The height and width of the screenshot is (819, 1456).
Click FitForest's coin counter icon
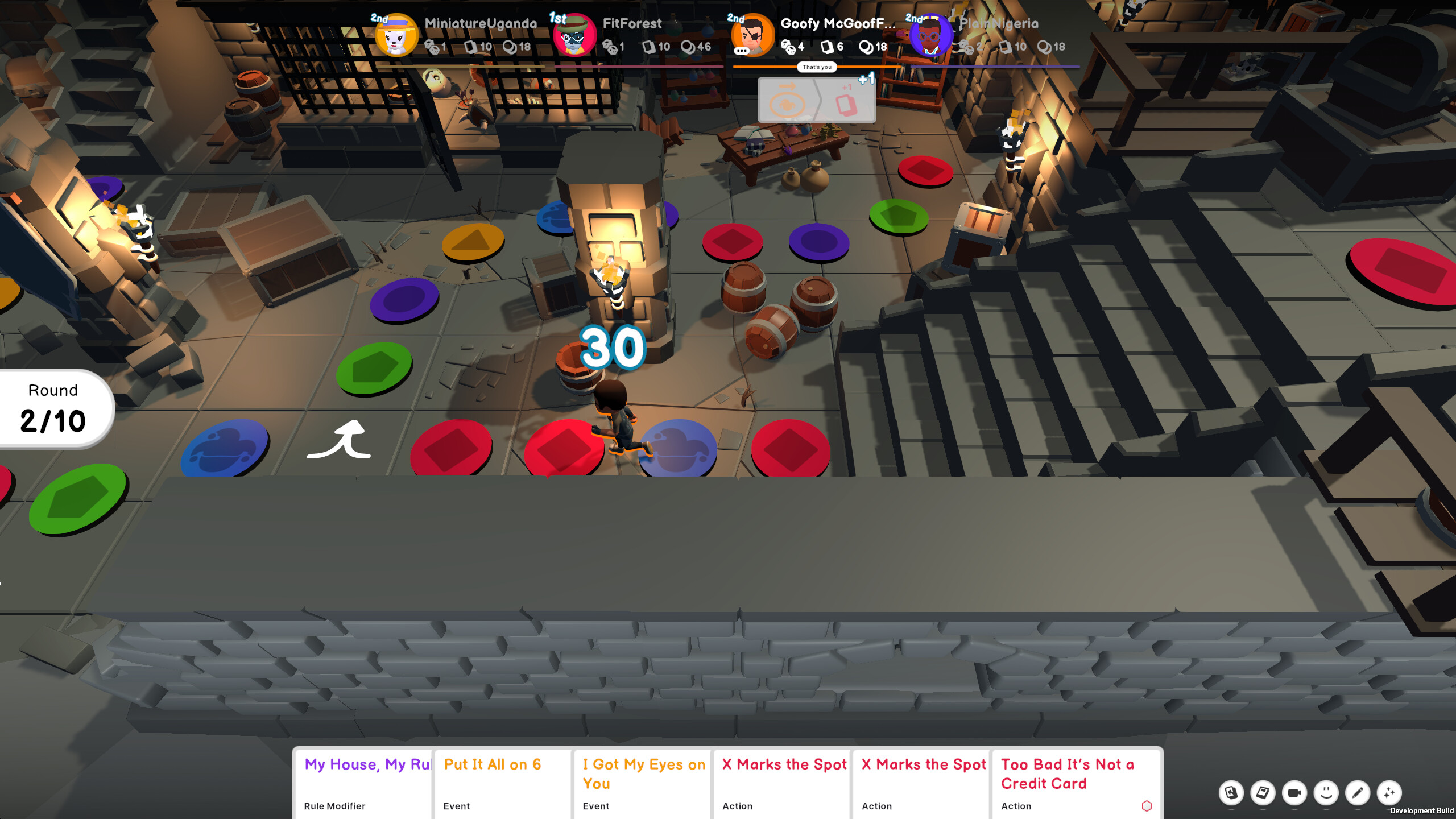[686, 47]
